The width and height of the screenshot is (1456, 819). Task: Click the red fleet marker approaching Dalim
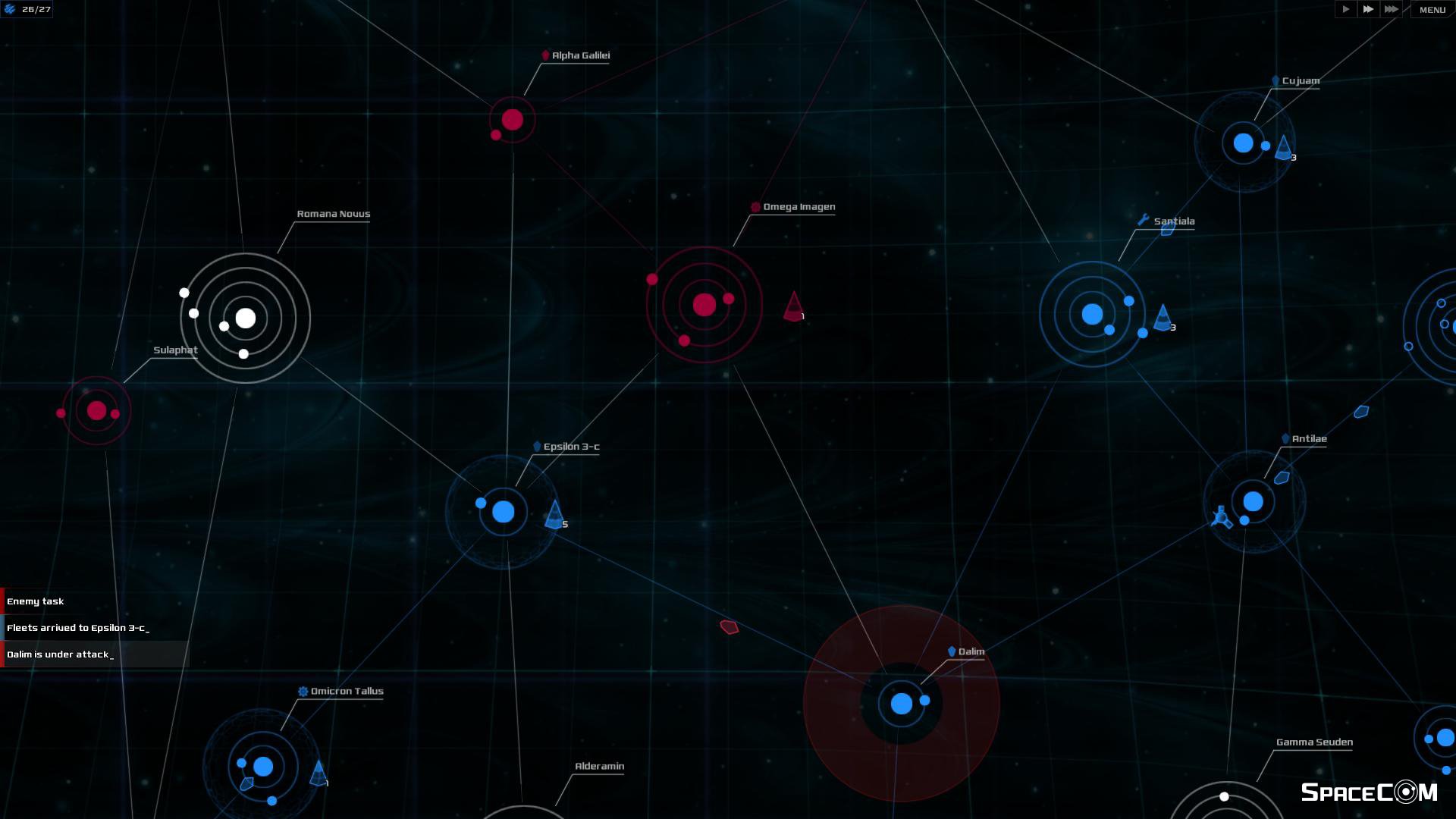pos(730,626)
